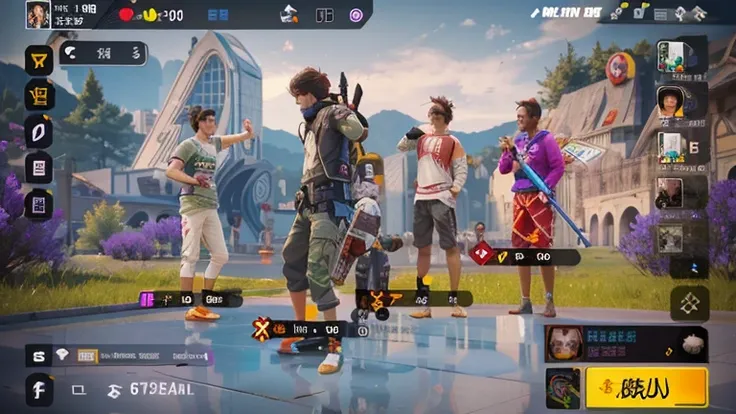Click the diamond pattern button on right

point(689,303)
